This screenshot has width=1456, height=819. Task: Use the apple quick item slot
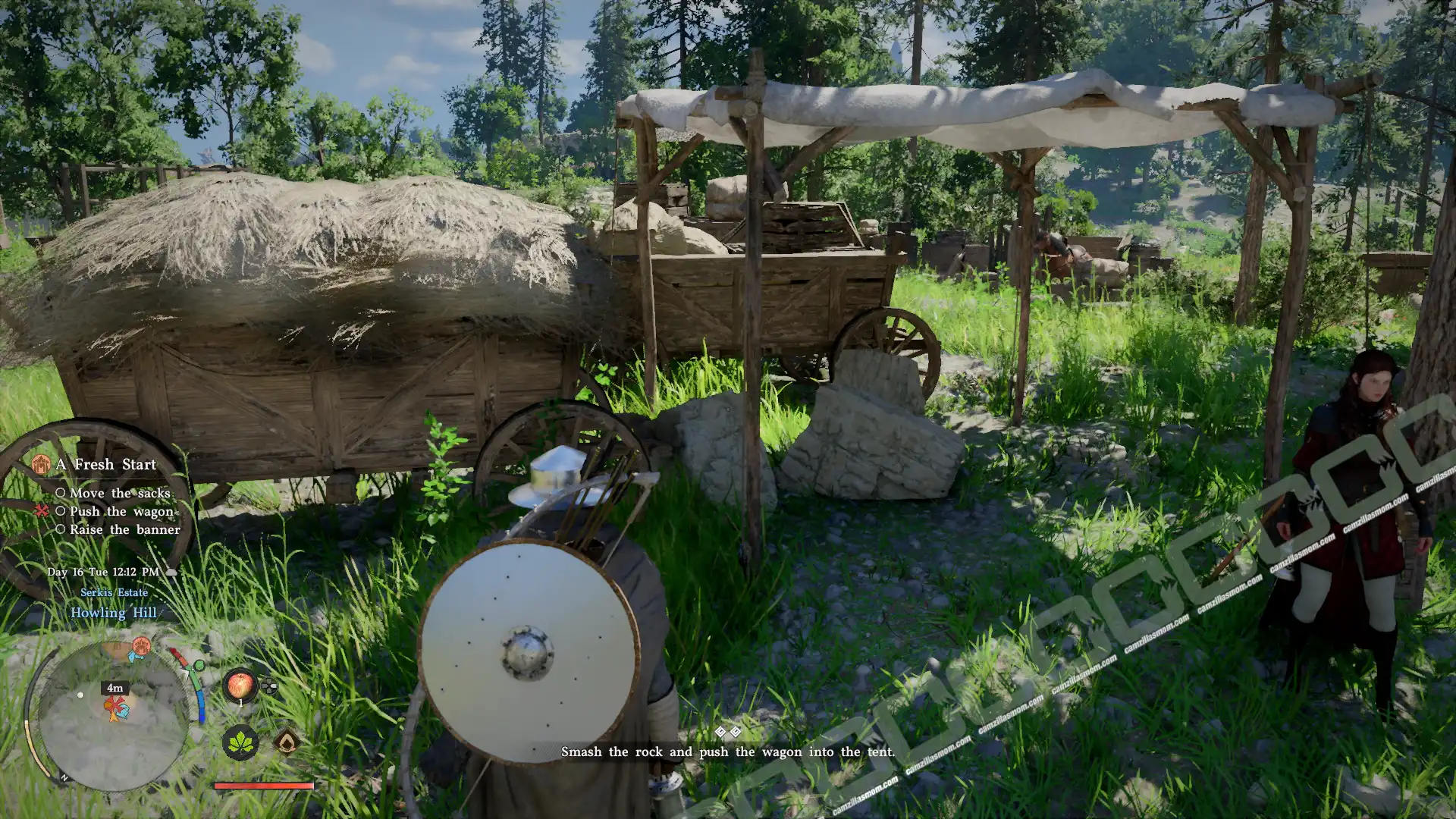pos(240,685)
